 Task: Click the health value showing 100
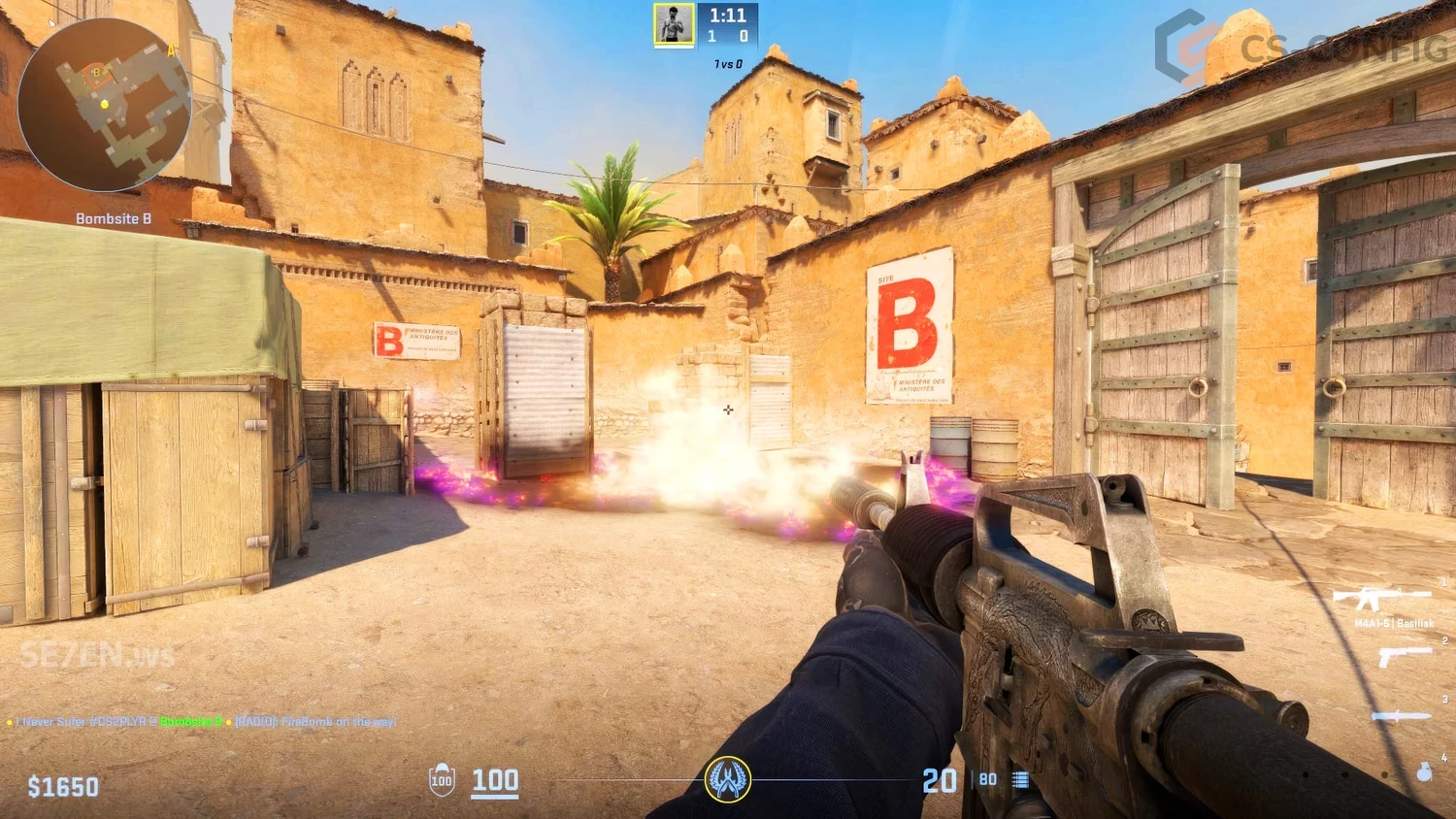pos(494,779)
